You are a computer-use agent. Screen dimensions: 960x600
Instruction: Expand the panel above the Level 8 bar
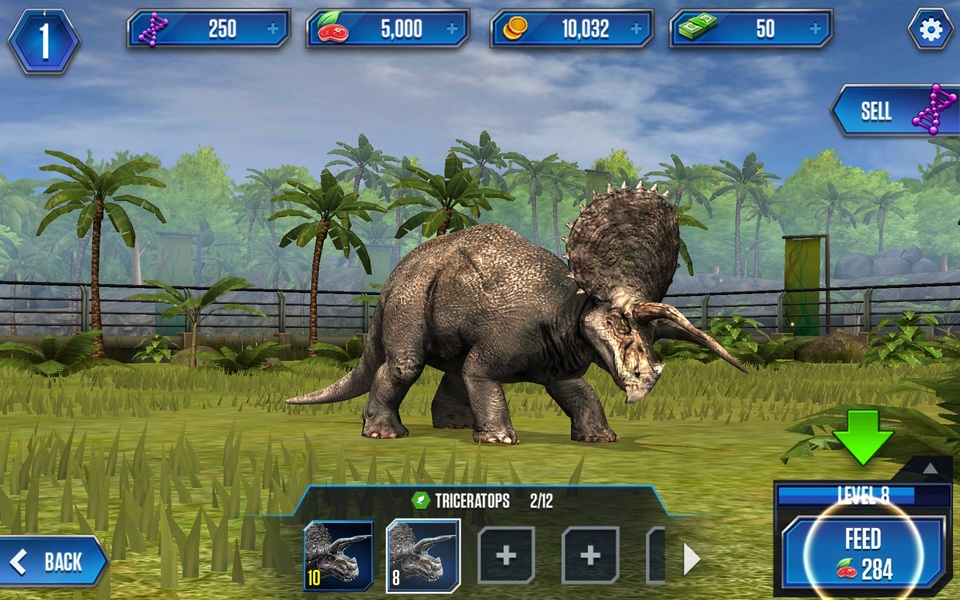tap(930, 468)
